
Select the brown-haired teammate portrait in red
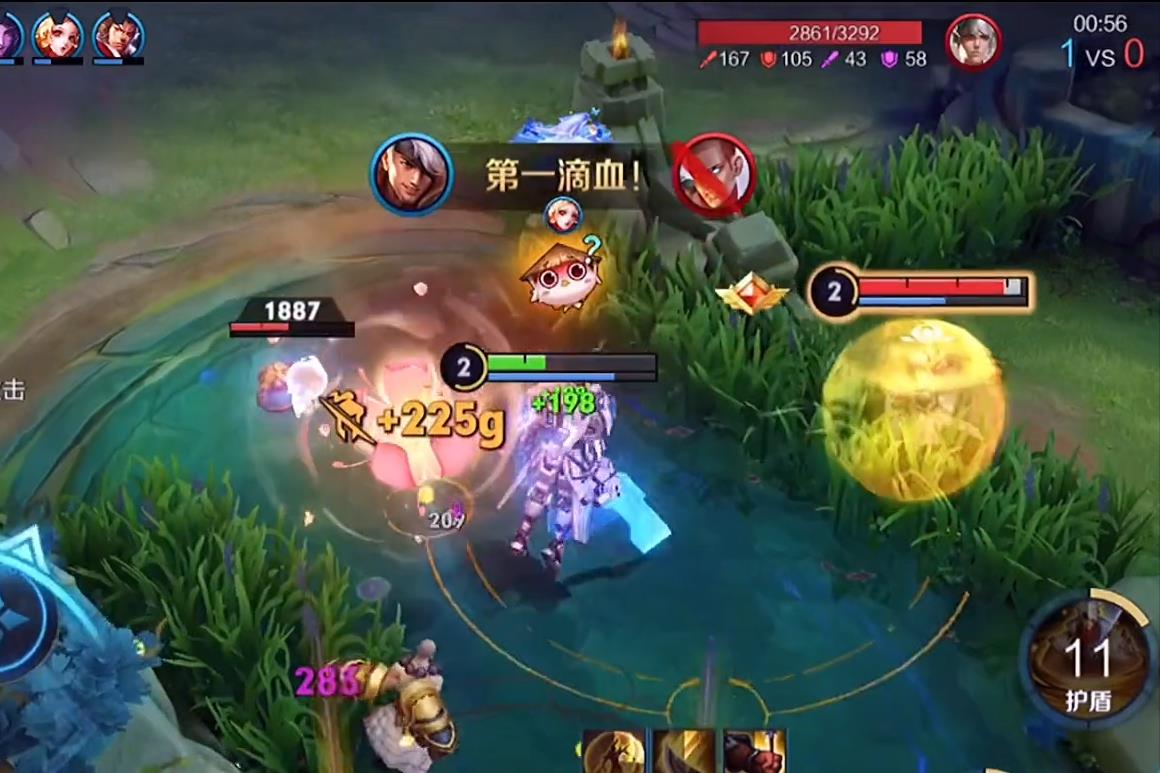(x=118, y=36)
